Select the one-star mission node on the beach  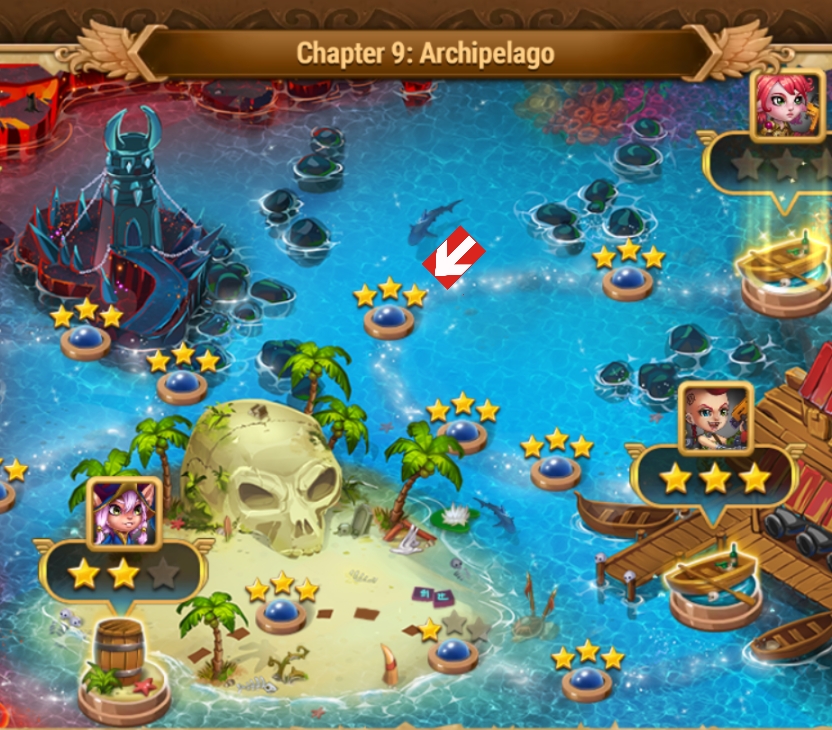pyautogui.click(x=453, y=654)
